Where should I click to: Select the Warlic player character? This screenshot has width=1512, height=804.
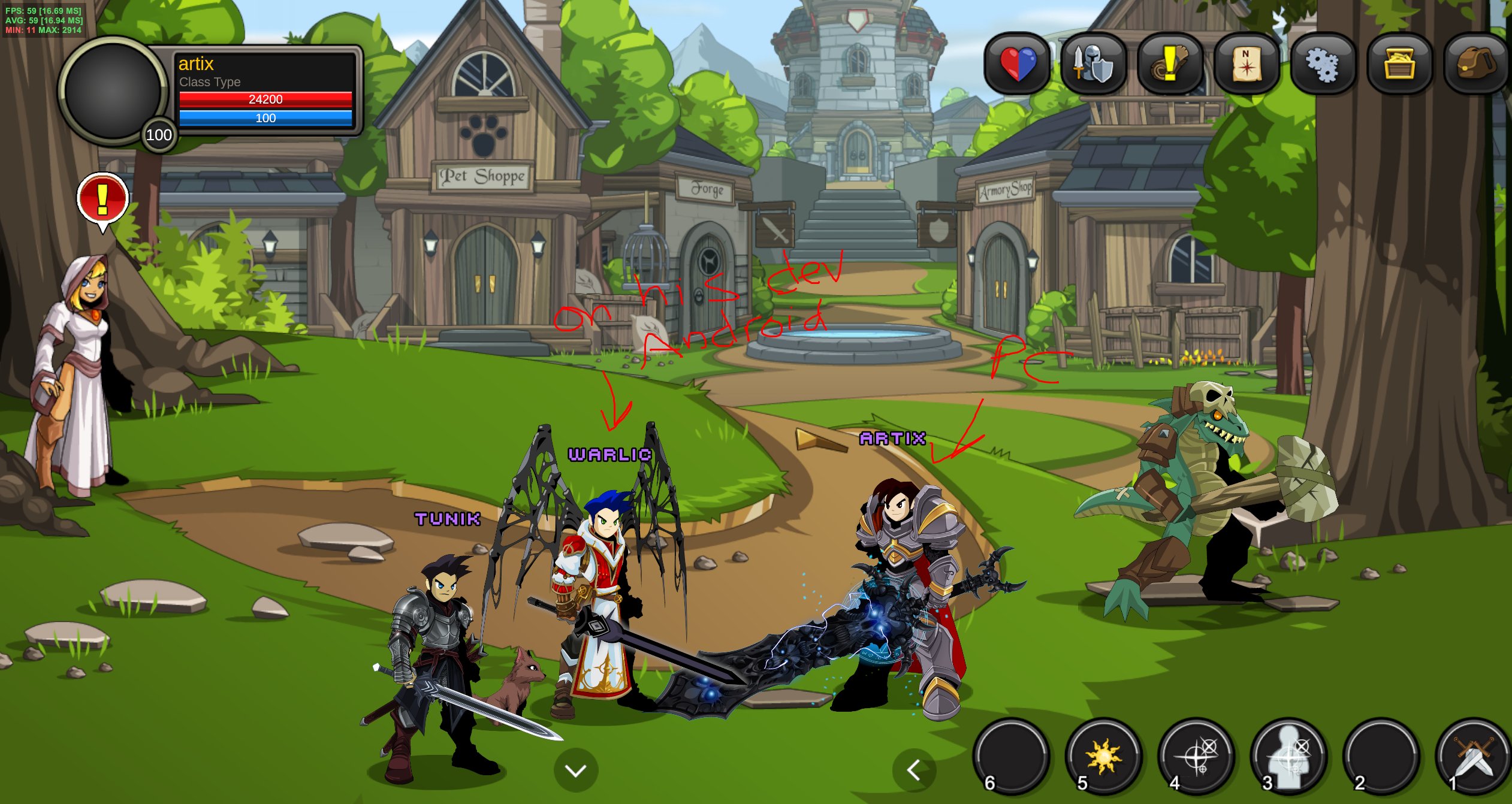pos(605,599)
